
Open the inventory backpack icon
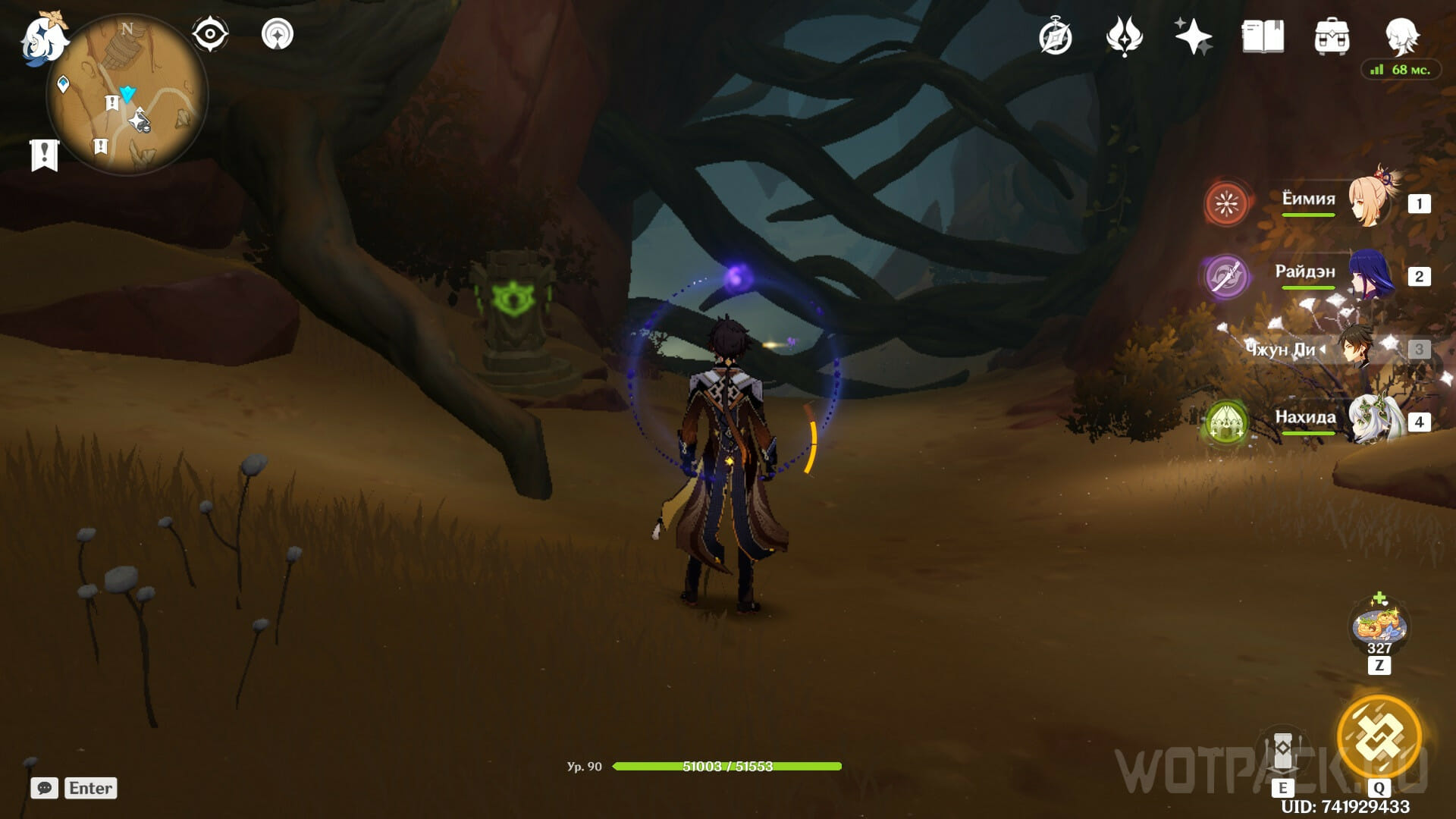pos(1332,36)
